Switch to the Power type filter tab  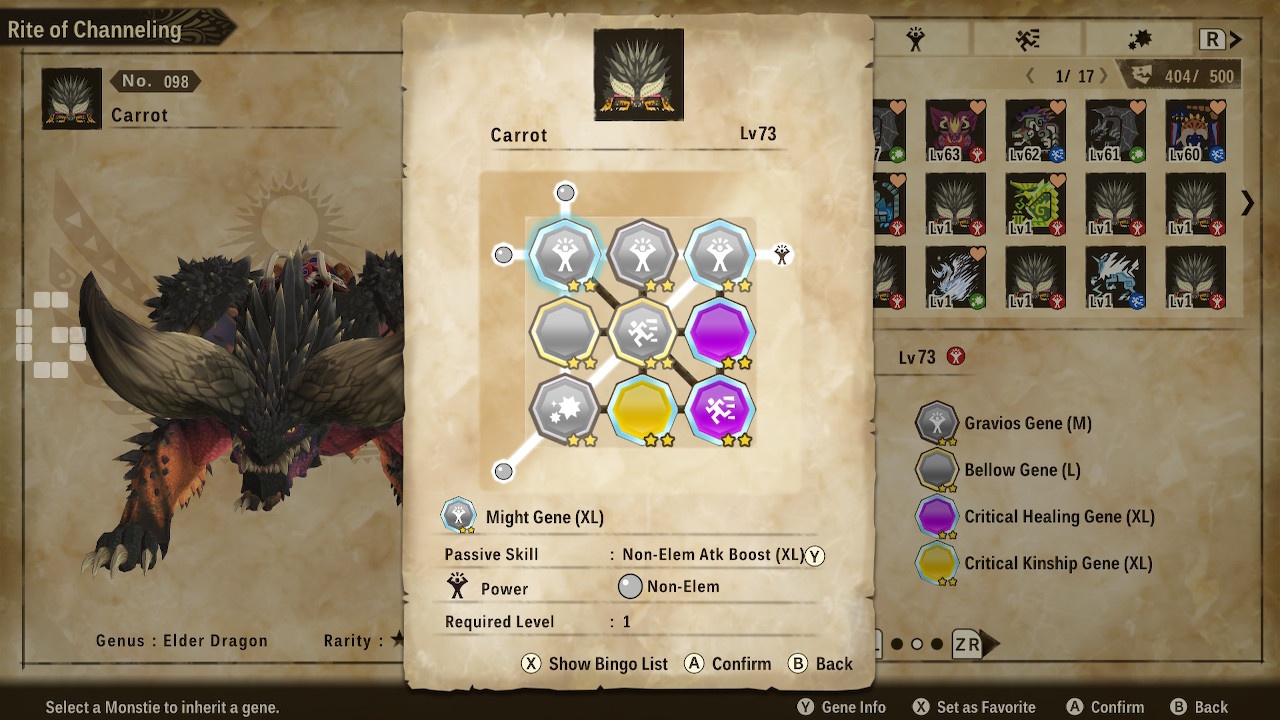915,40
